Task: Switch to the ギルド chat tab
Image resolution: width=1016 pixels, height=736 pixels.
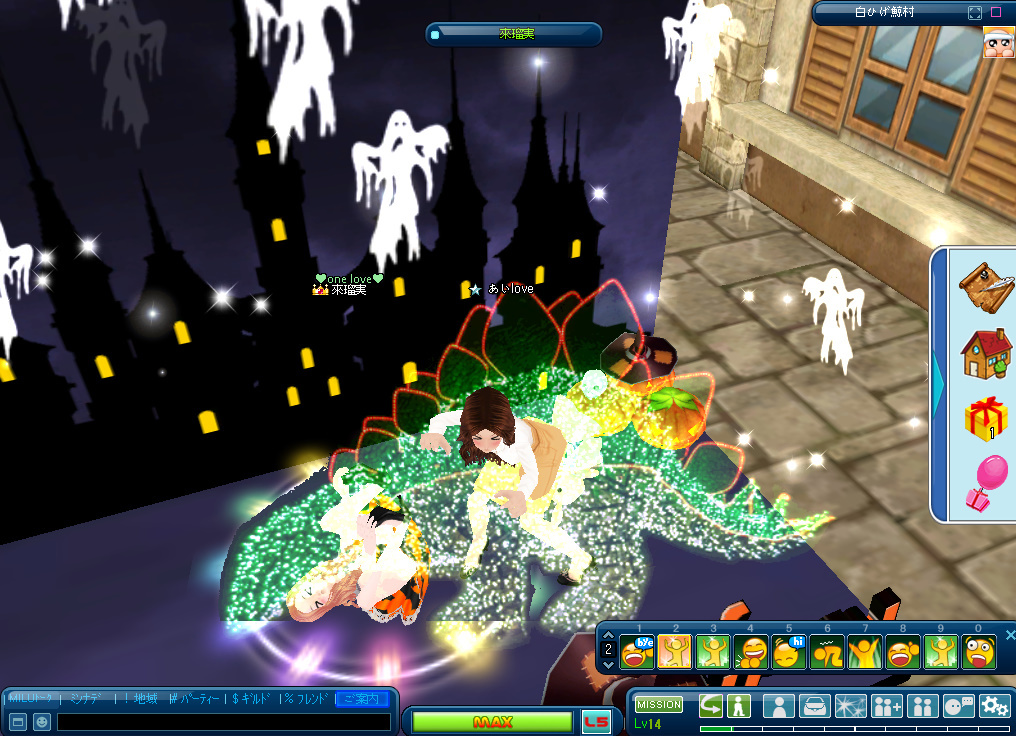Action: click(254, 698)
